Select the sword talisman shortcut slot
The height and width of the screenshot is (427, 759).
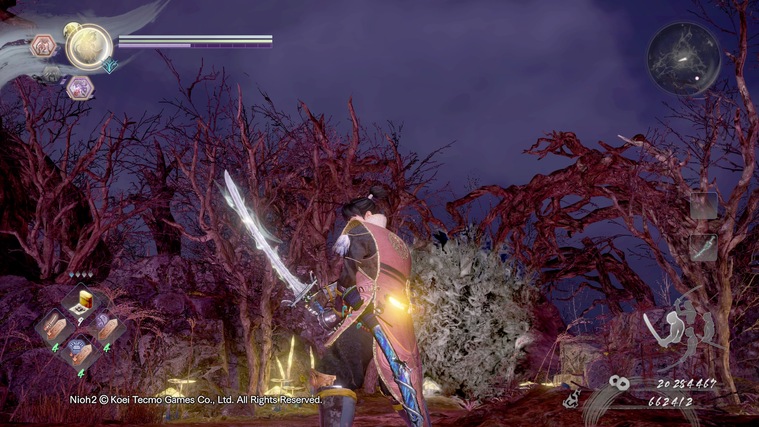pyautogui.click(x=53, y=326)
